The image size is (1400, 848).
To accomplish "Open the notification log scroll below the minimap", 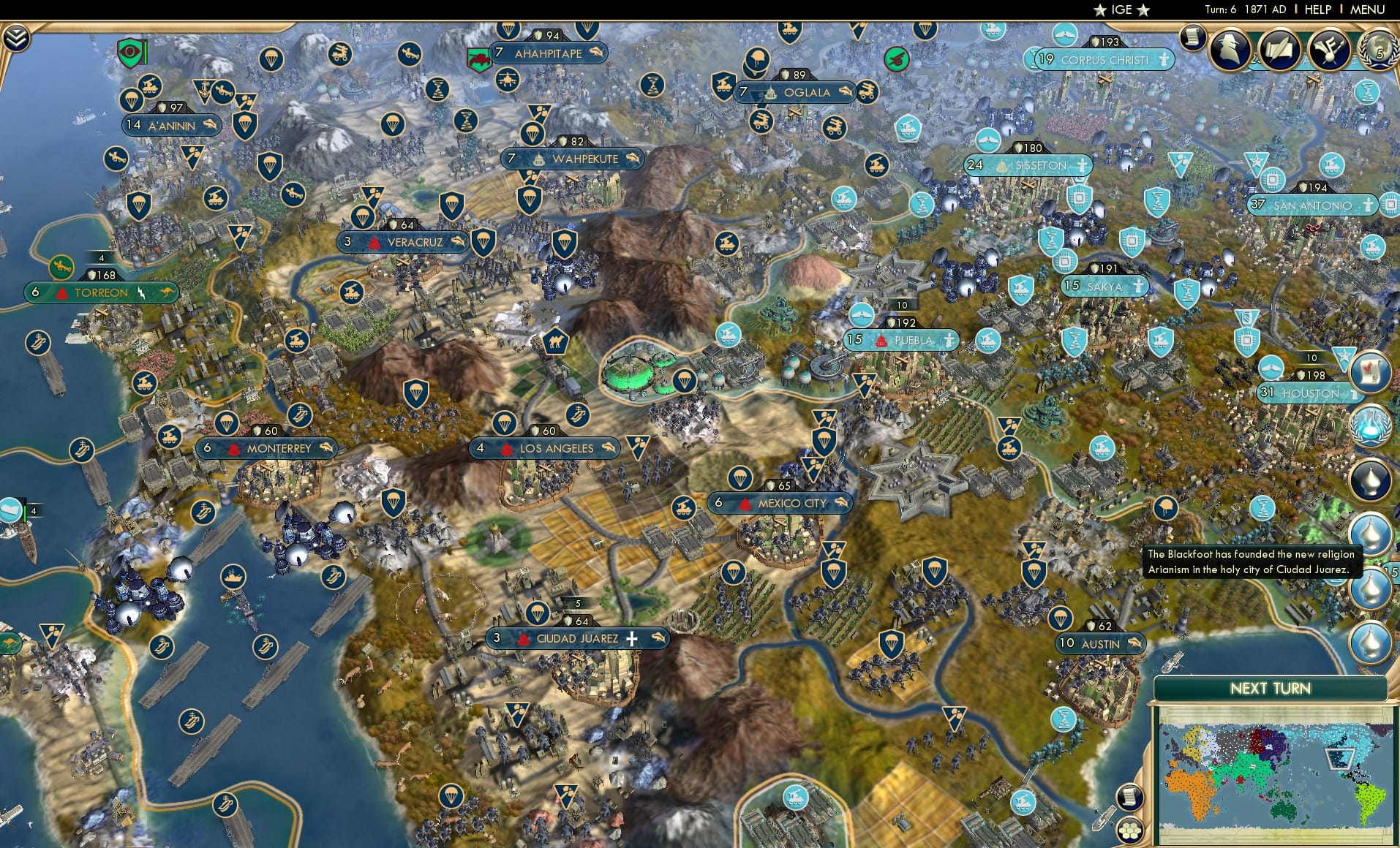I will click(x=1130, y=798).
